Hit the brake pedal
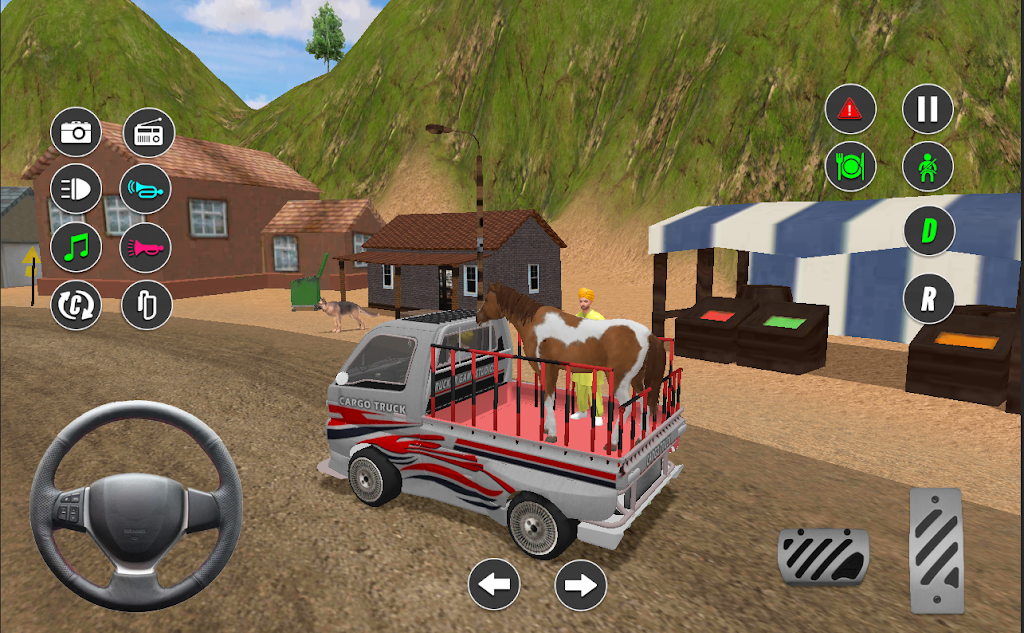This screenshot has width=1024, height=633. (823, 558)
